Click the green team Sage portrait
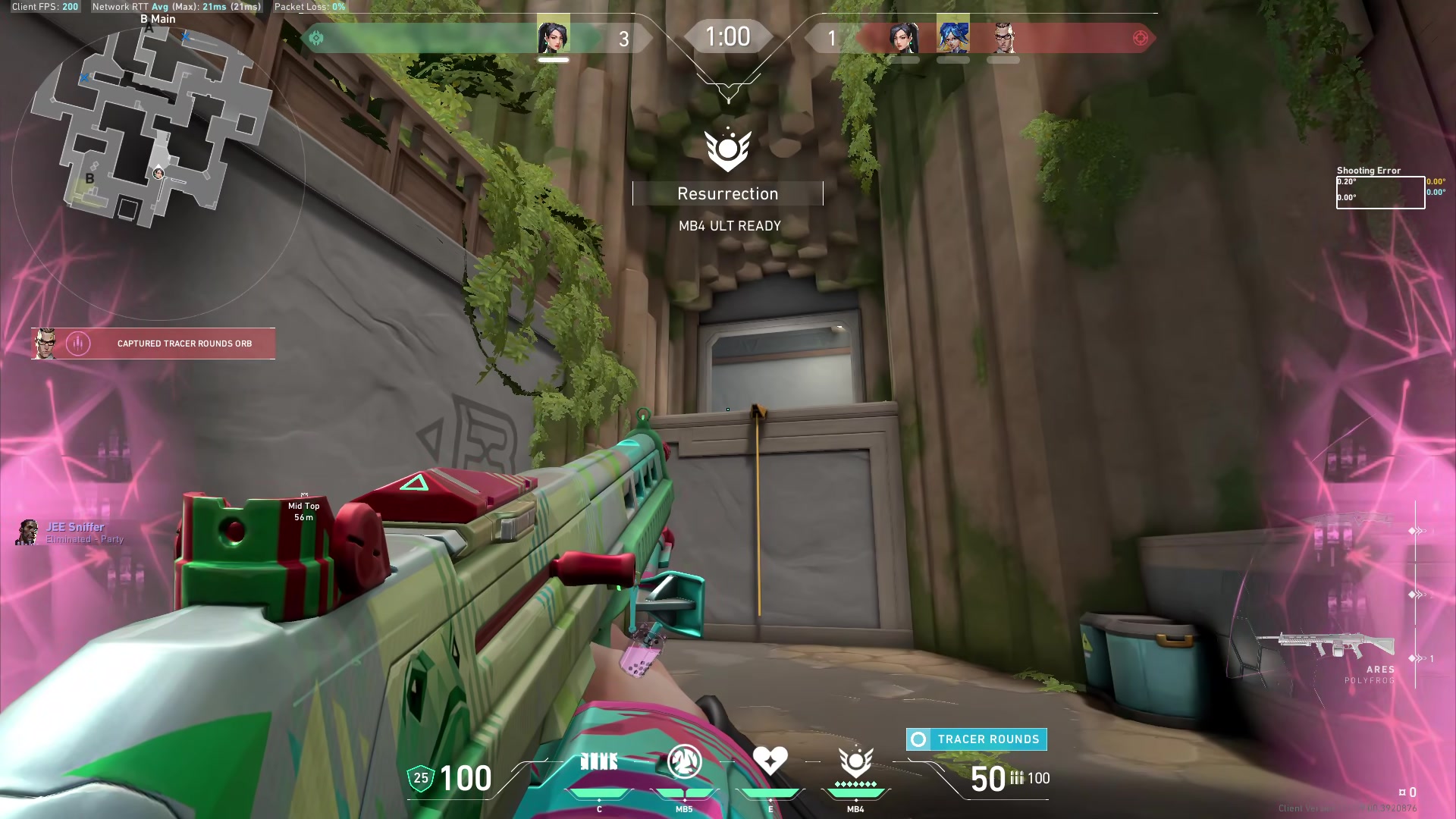 (x=553, y=37)
